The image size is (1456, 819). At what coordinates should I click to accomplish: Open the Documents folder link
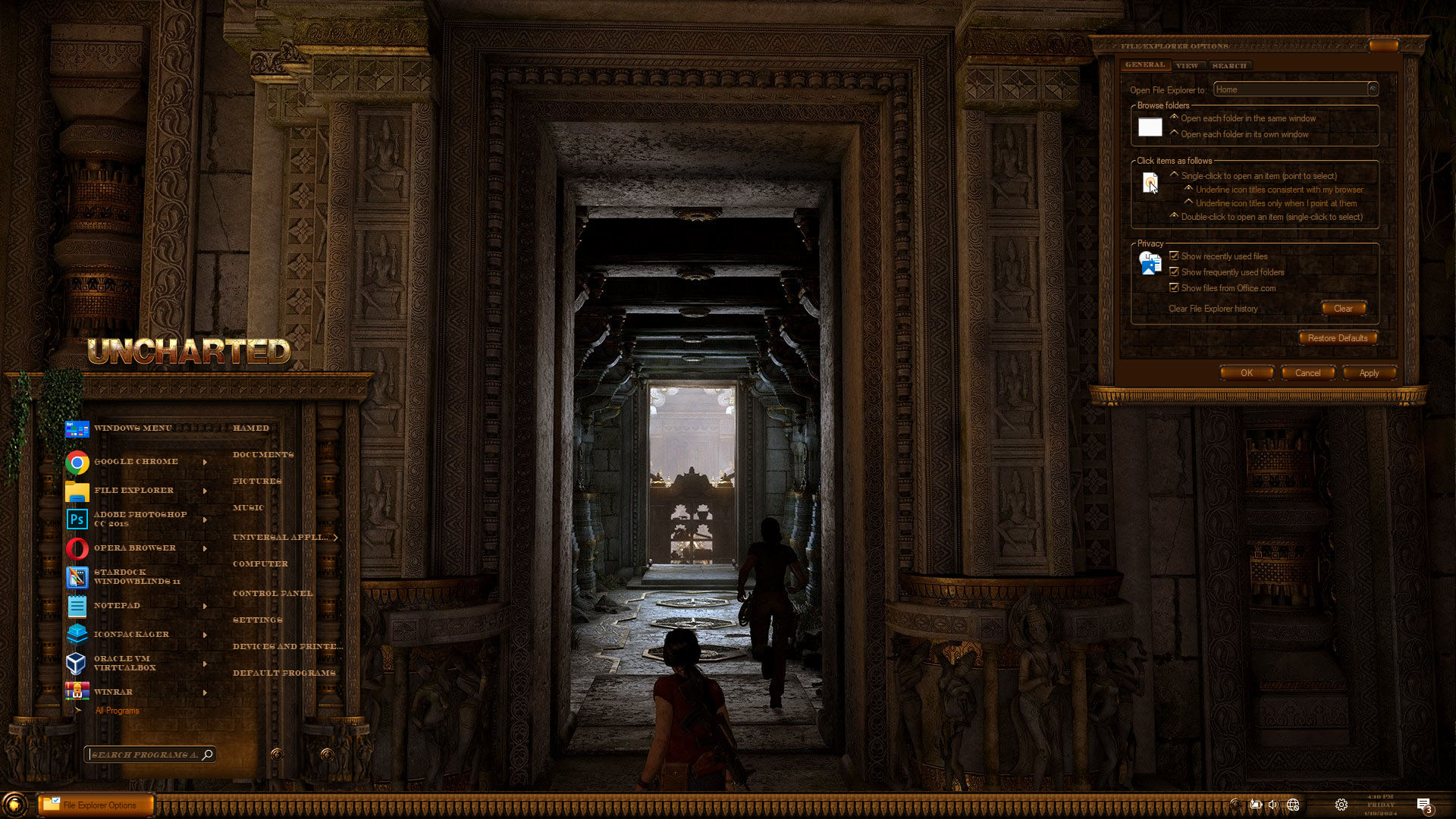coord(263,455)
